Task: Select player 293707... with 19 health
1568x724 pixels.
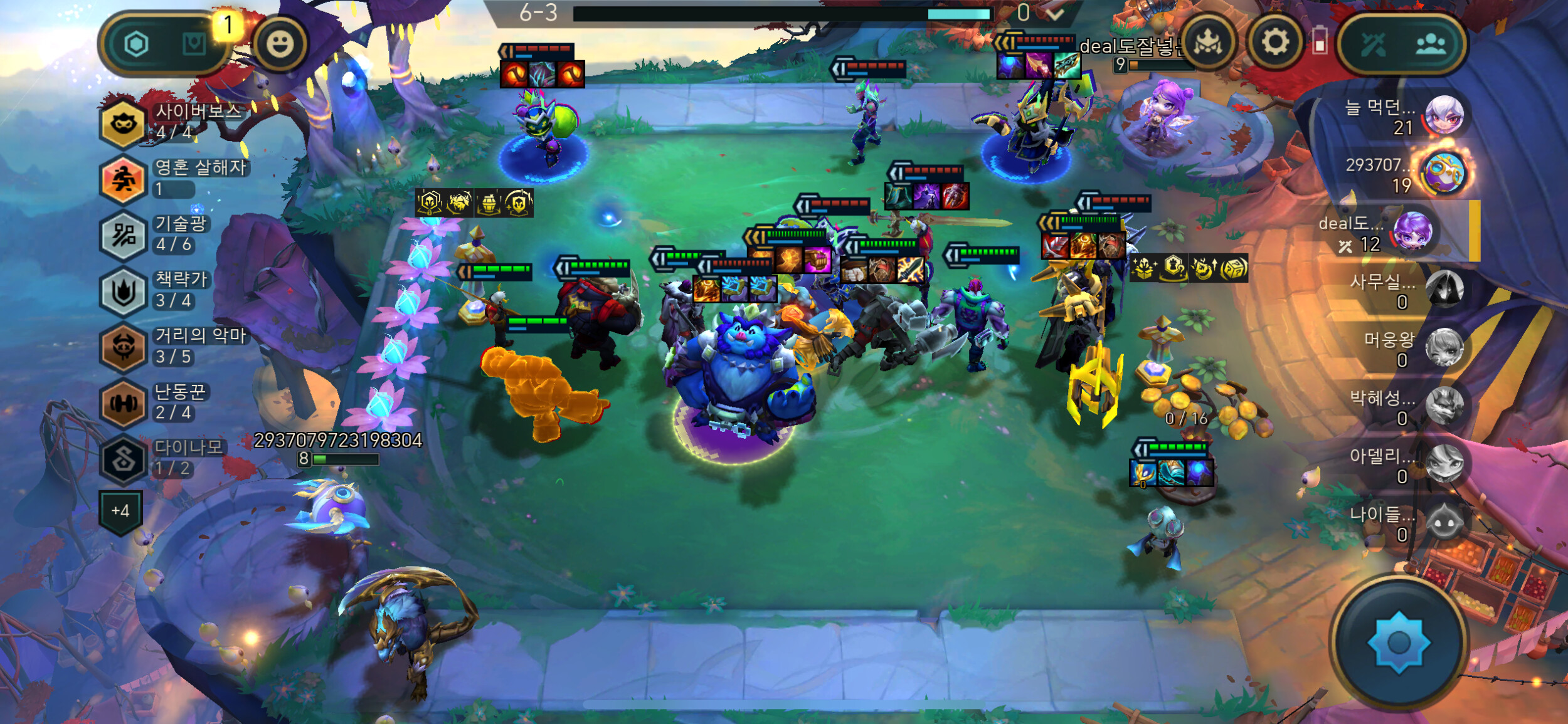Action: point(1444,174)
